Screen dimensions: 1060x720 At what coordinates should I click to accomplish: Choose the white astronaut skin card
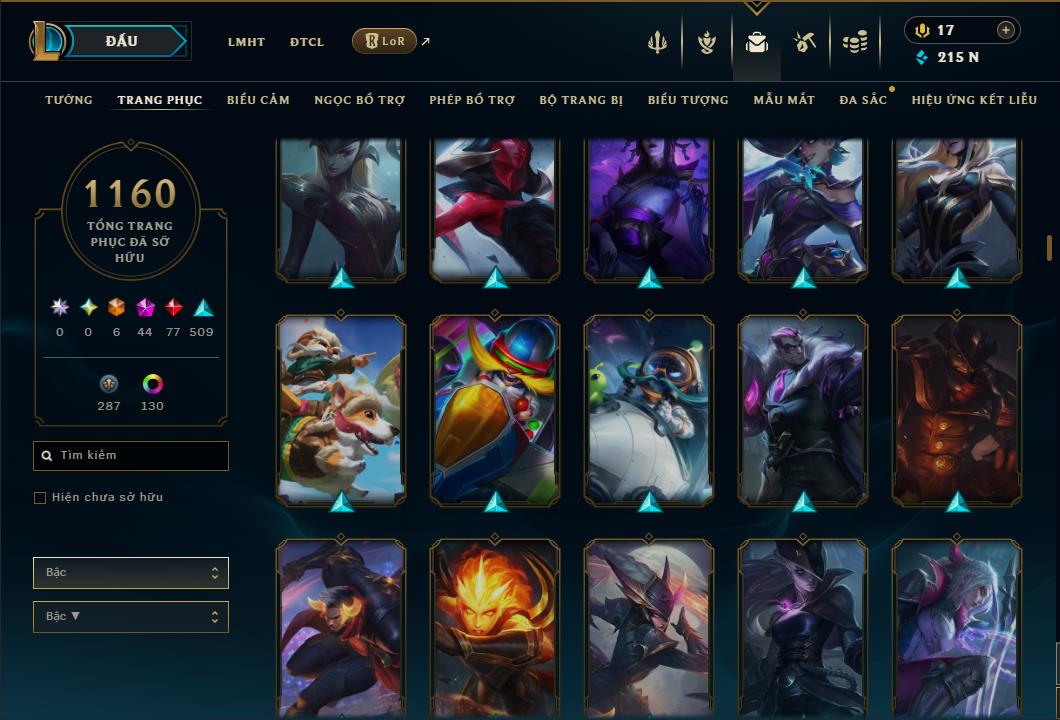(649, 410)
